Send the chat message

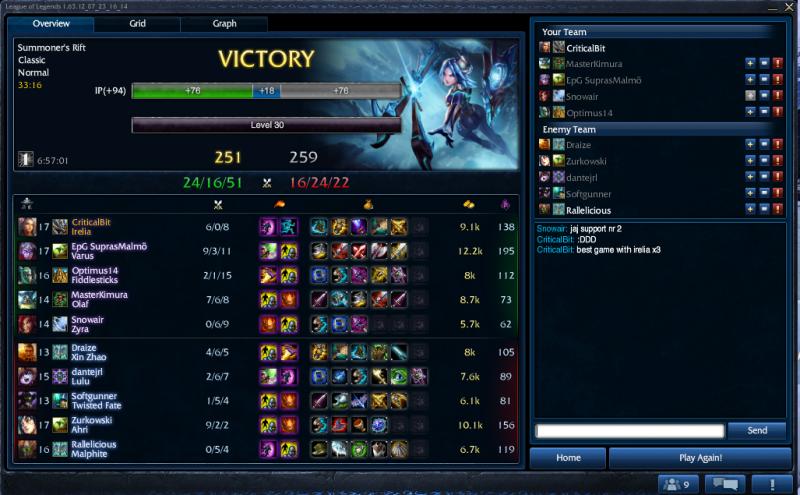[x=757, y=430]
